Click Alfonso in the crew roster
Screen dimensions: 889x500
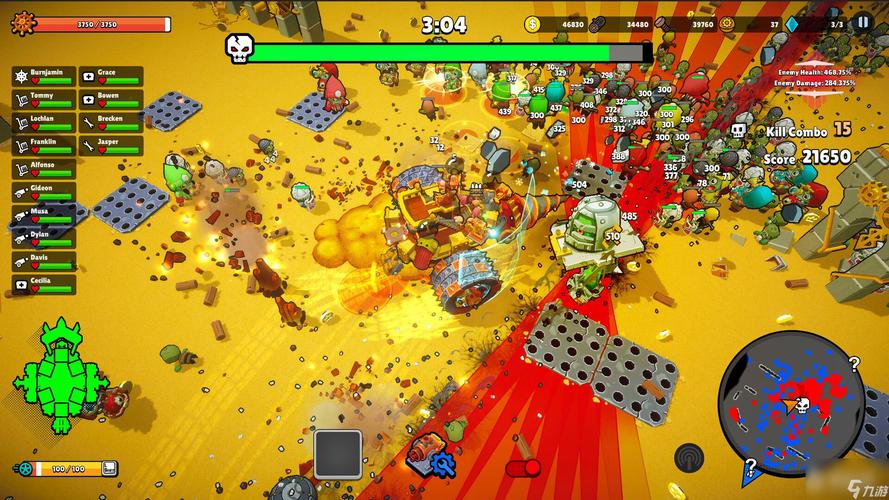click(x=43, y=169)
